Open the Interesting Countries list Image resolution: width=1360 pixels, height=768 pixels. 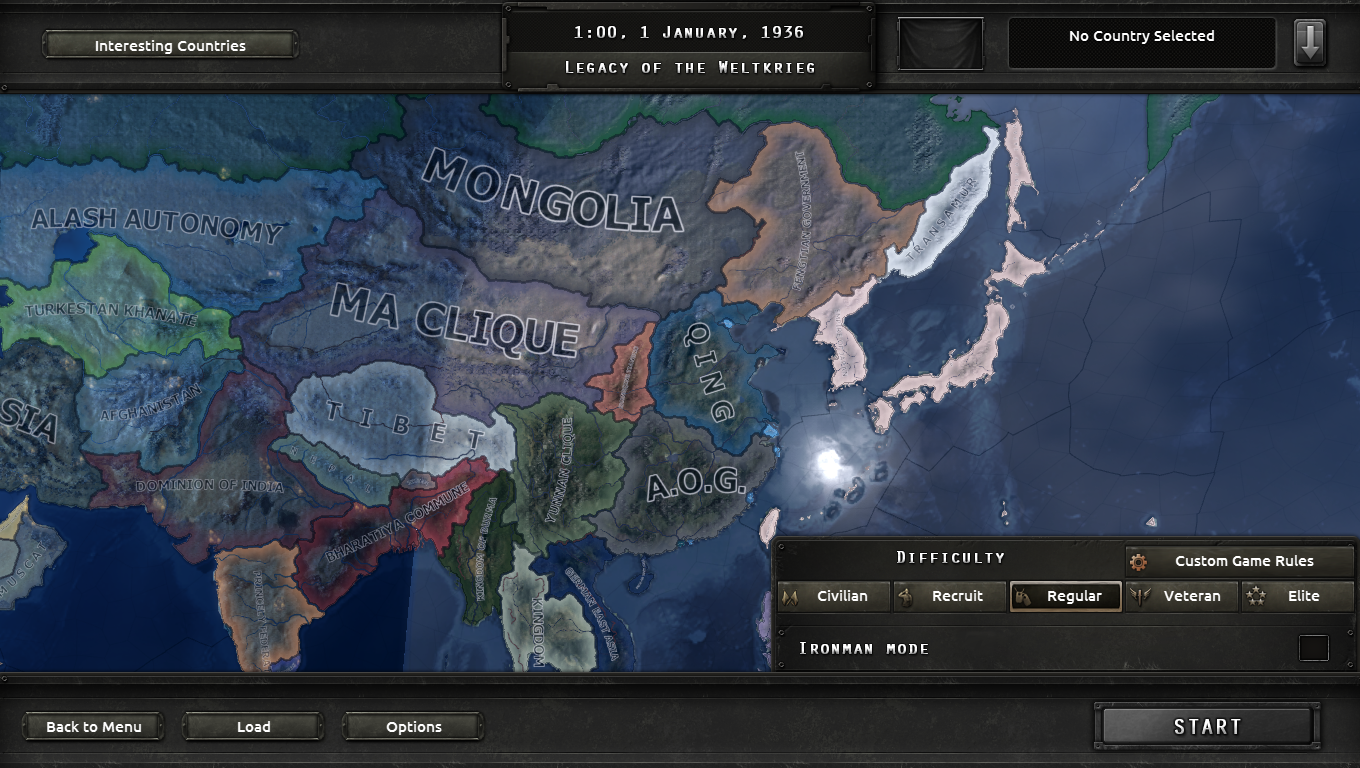[169, 45]
